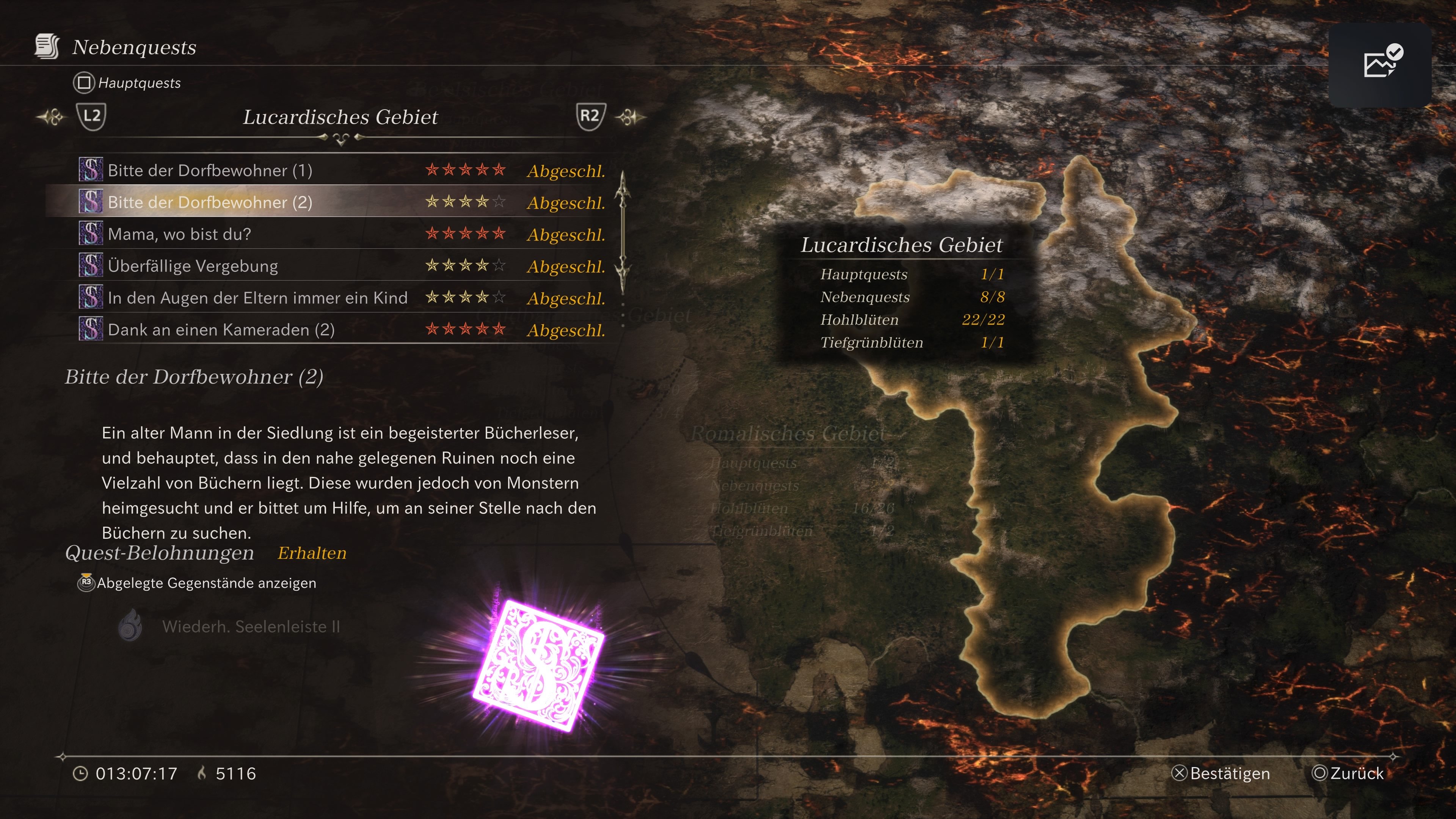Image resolution: width=1456 pixels, height=819 pixels.
Task: Select quest Bitte der Dorfbewohner (1)
Action: 341,170
